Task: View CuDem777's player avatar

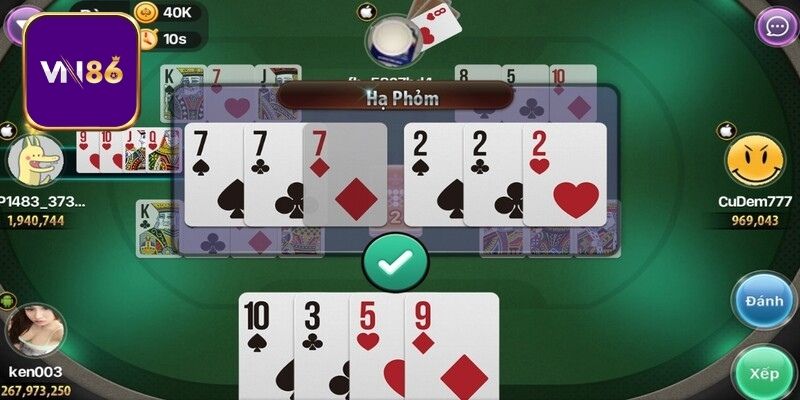Action: pyautogui.click(x=755, y=160)
